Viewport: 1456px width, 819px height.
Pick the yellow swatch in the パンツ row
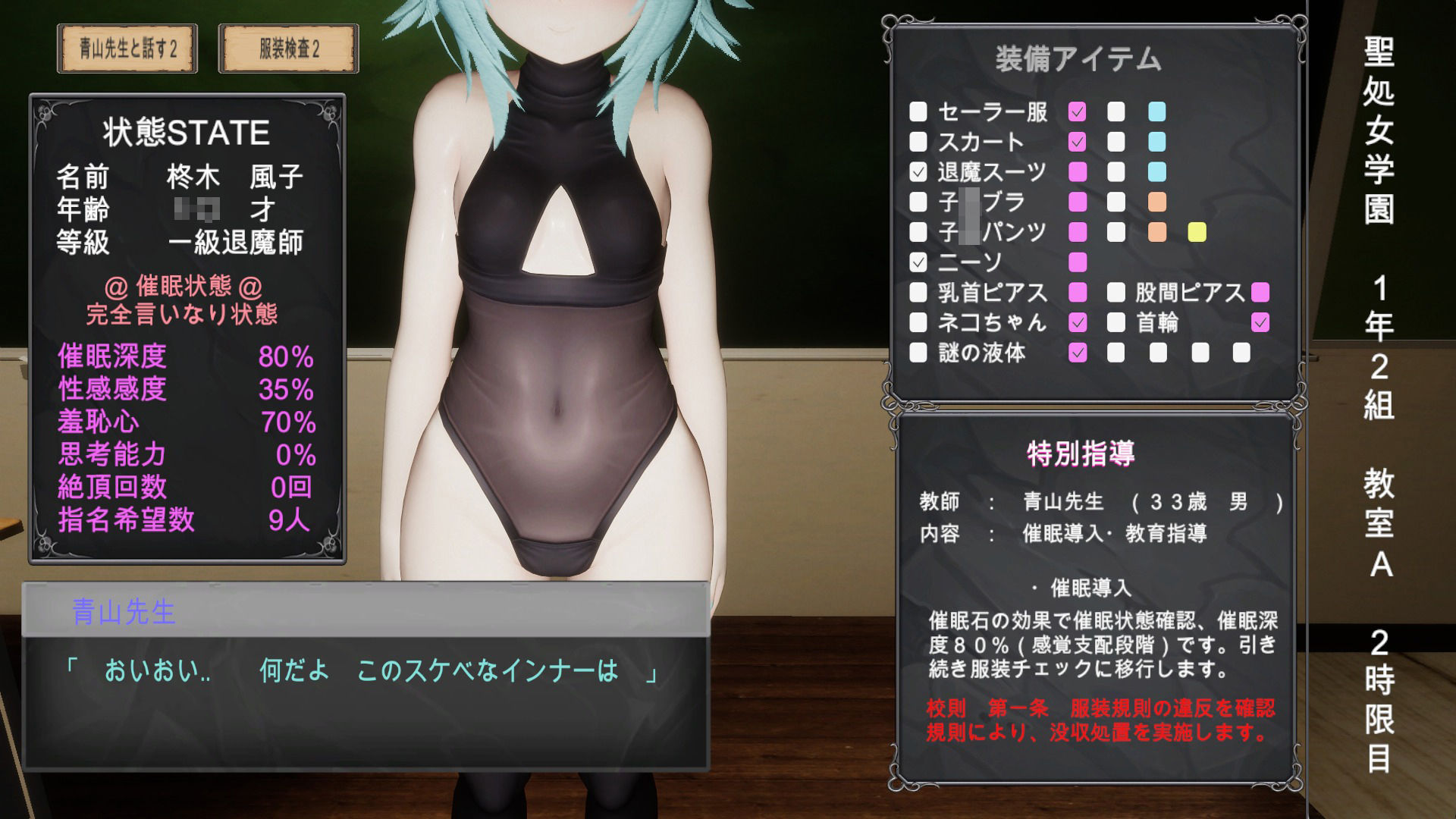1197,232
